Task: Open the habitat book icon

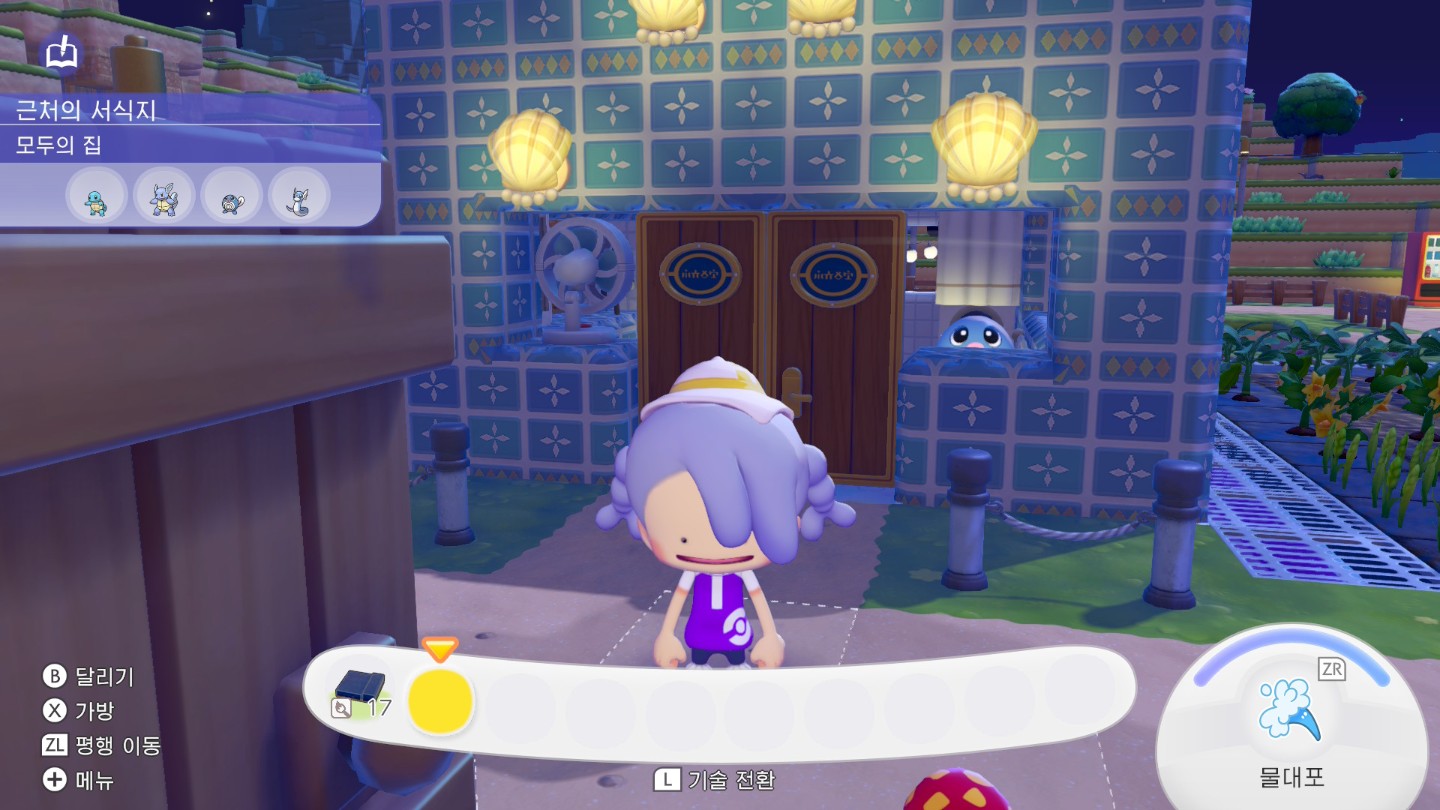Action: click(x=62, y=51)
